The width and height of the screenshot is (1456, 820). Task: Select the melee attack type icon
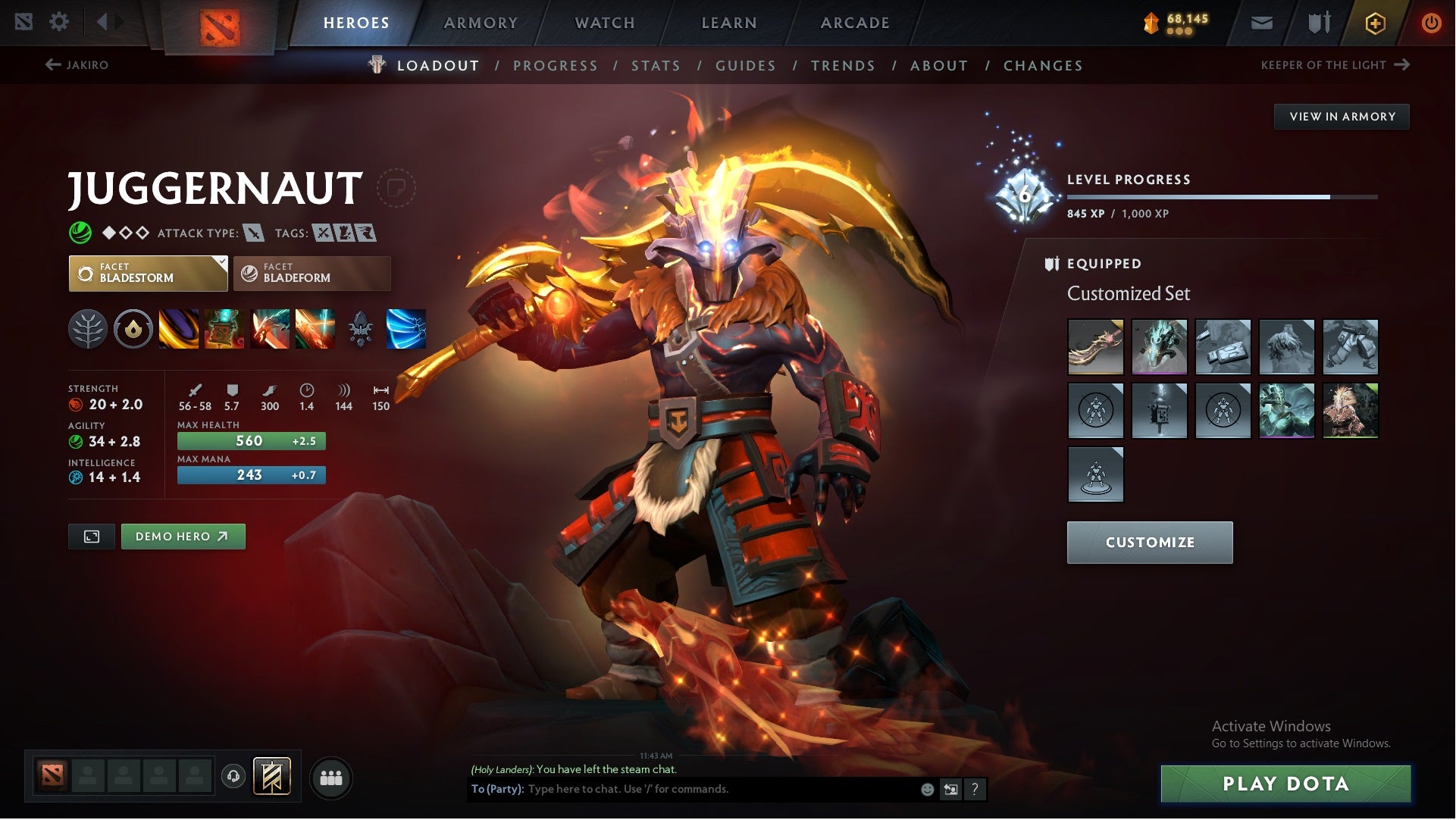[x=252, y=233]
